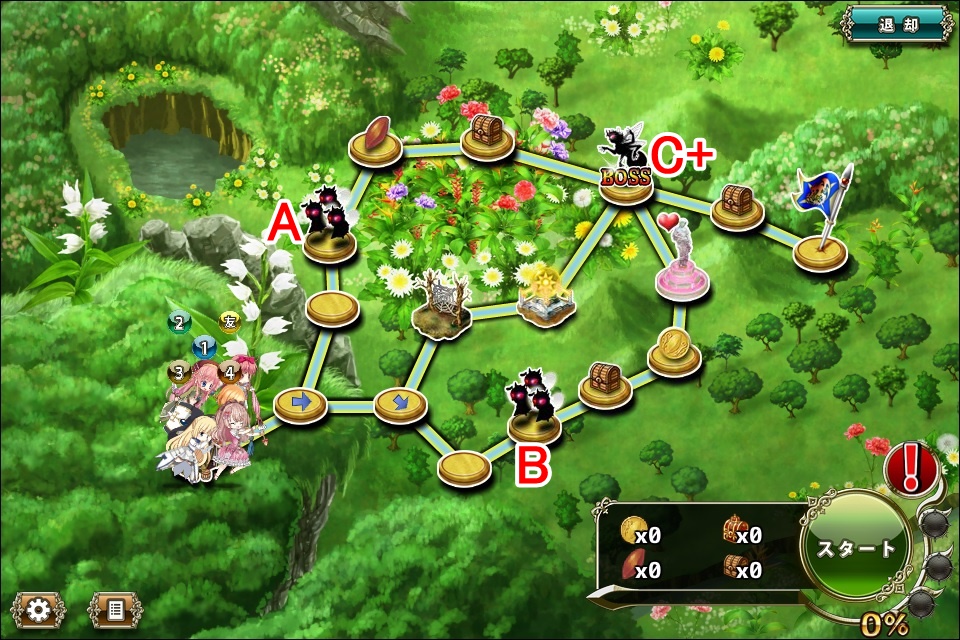960x640 pixels.
Task: Click the 退却 retreat button
Action: (897, 23)
